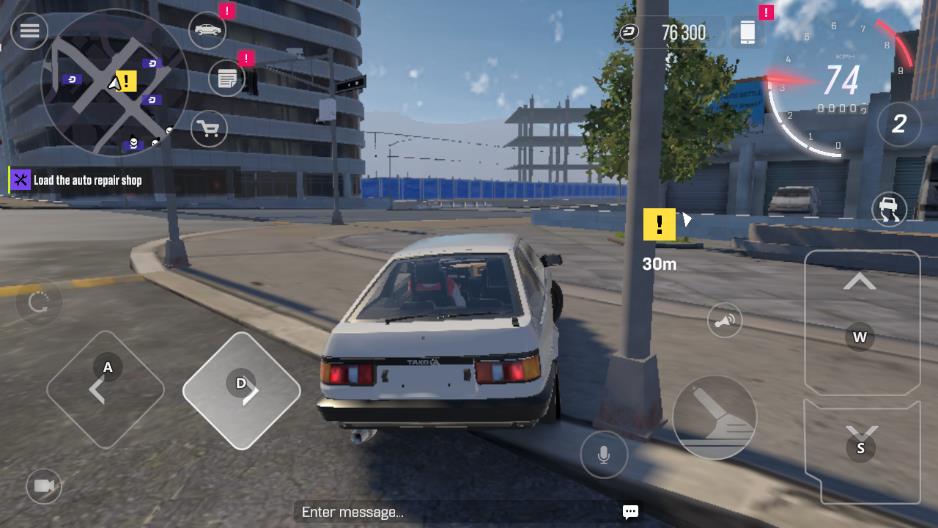This screenshot has width=938, height=528.
Task: Toggle the voice chat microphone
Action: (604, 455)
